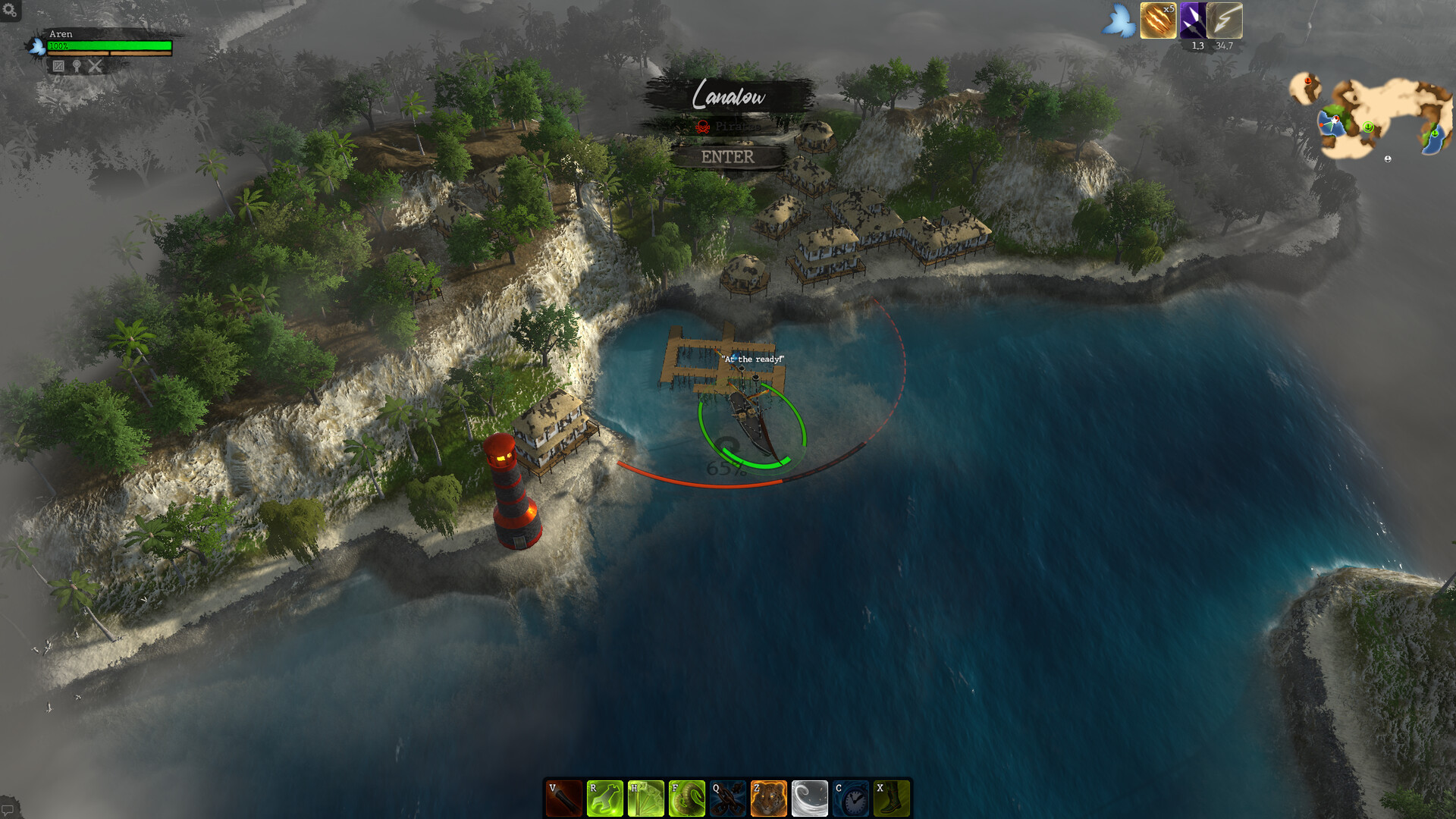Select the green boot ability
The image size is (1456, 819).
tap(892, 799)
